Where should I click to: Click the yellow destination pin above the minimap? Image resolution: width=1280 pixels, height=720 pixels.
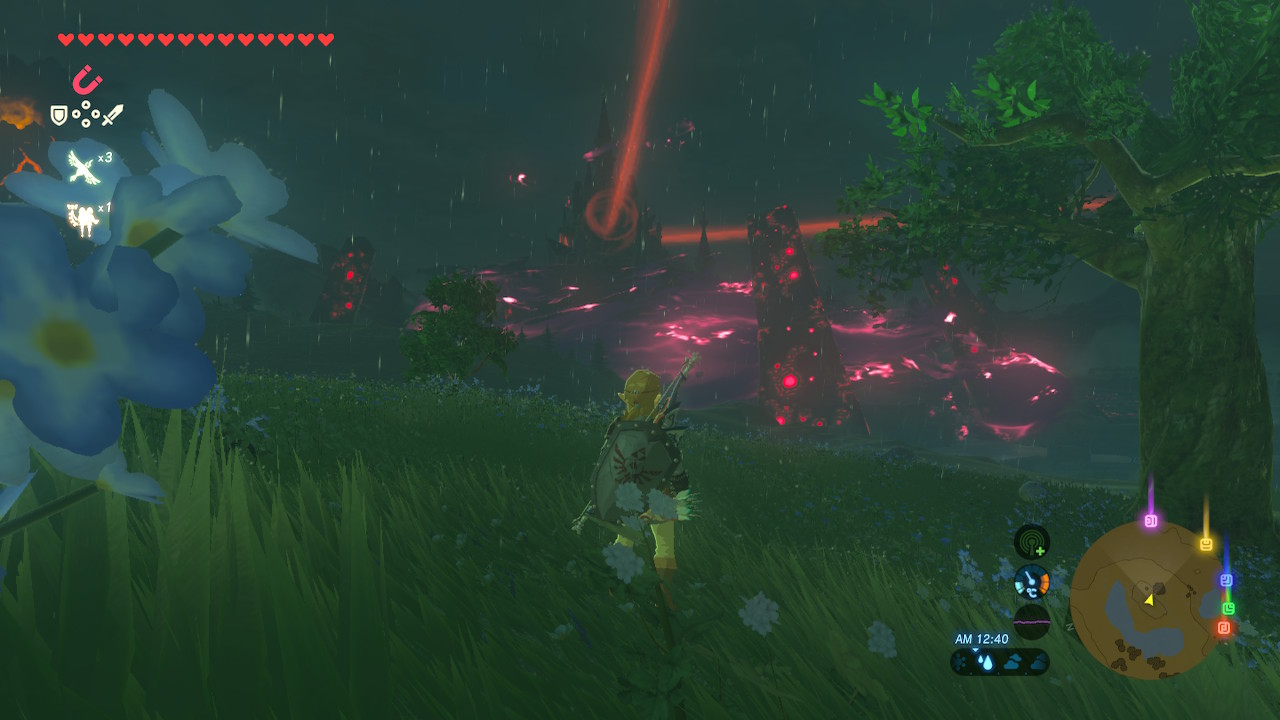coord(1205,543)
